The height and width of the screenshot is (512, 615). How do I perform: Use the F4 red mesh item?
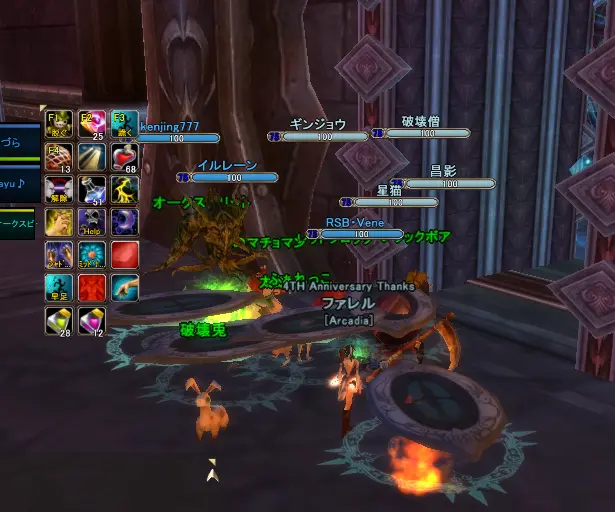coord(58,157)
